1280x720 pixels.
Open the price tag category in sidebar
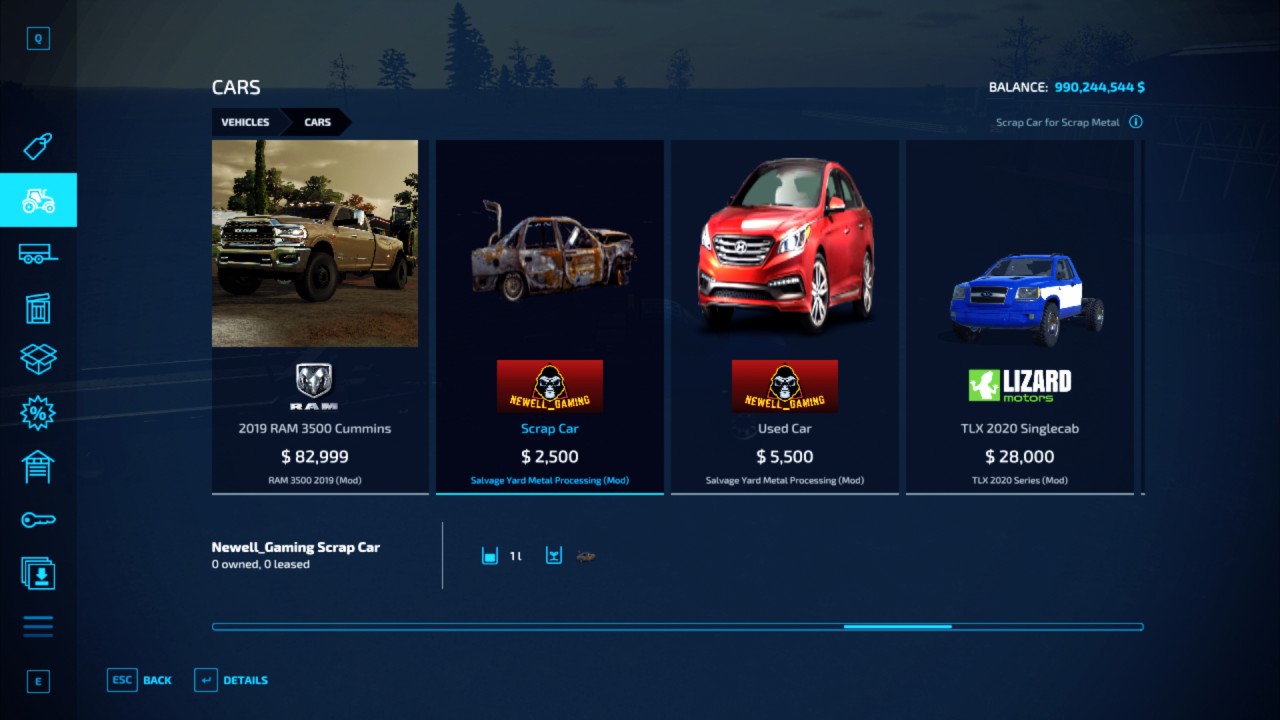click(x=38, y=147)
